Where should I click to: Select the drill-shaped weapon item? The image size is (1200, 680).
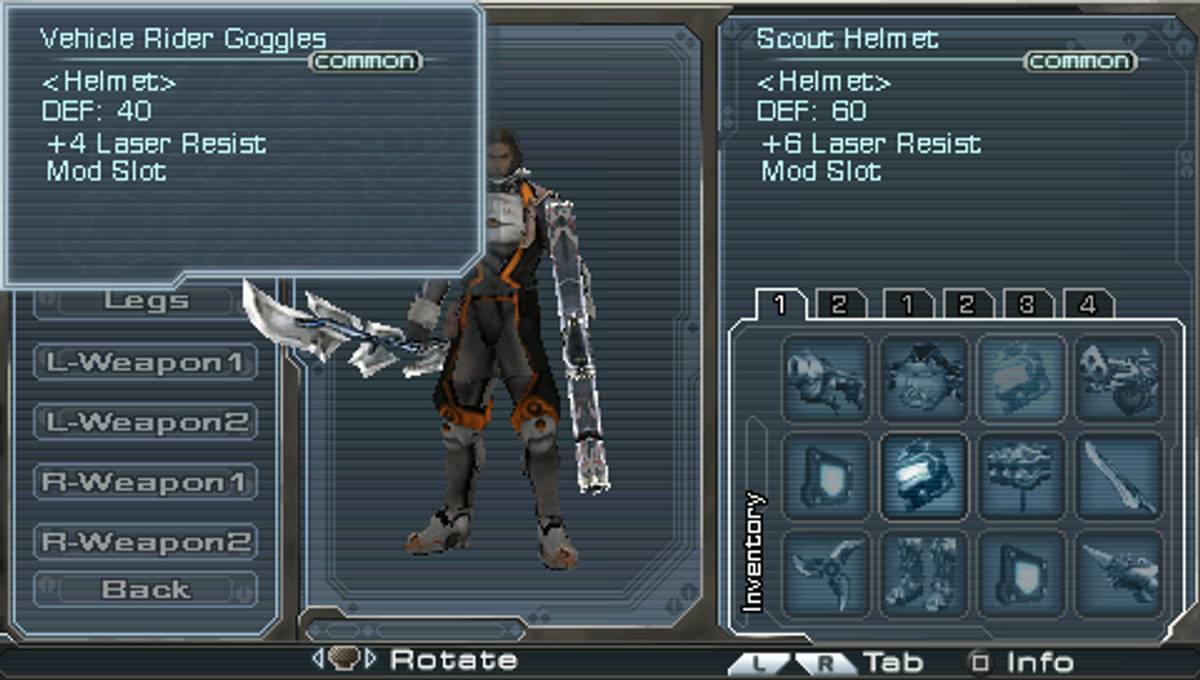tap(1120, 573)
